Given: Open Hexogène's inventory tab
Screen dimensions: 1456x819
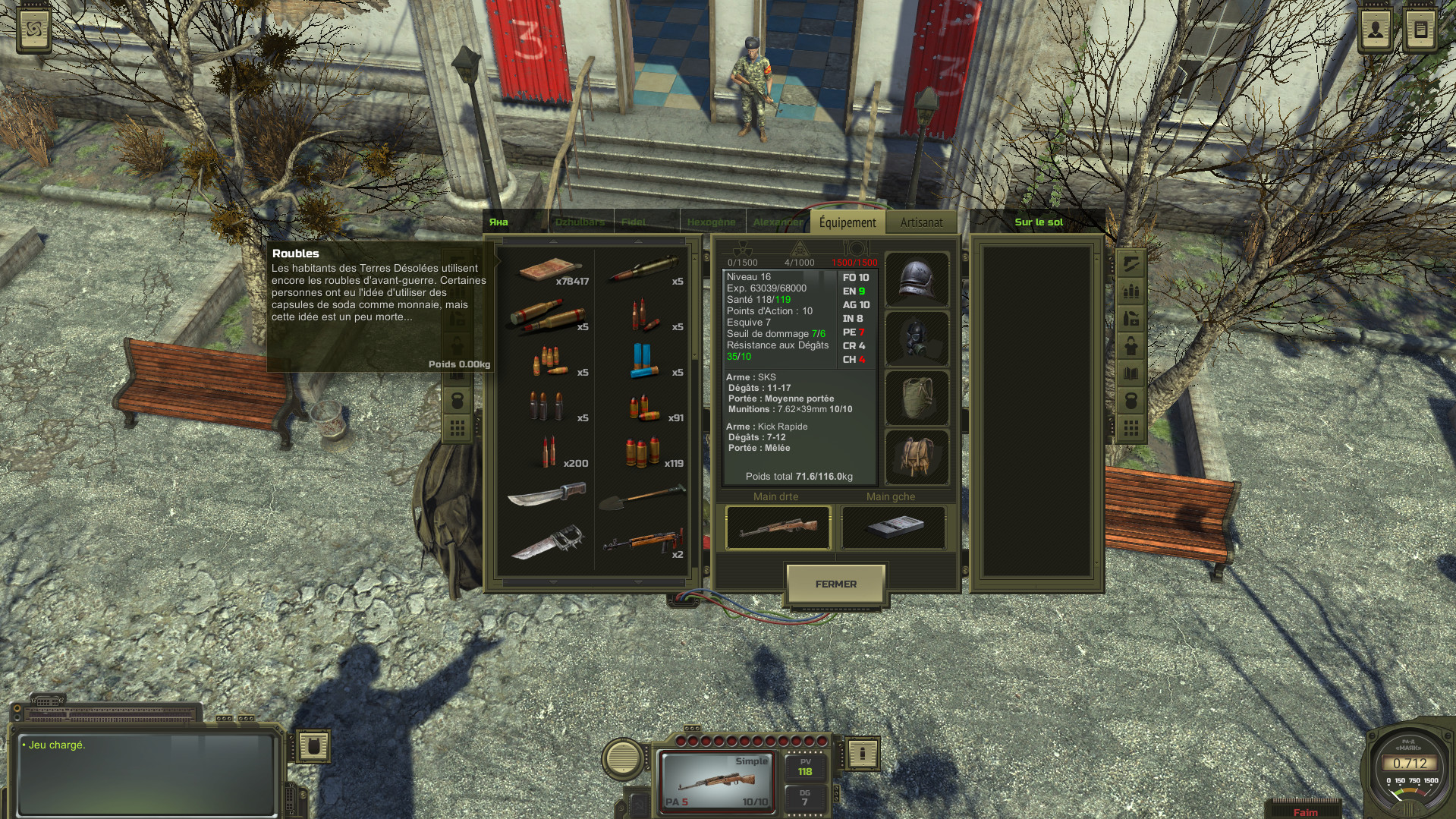Looking at the screenshot, I should tap(711, 222).
